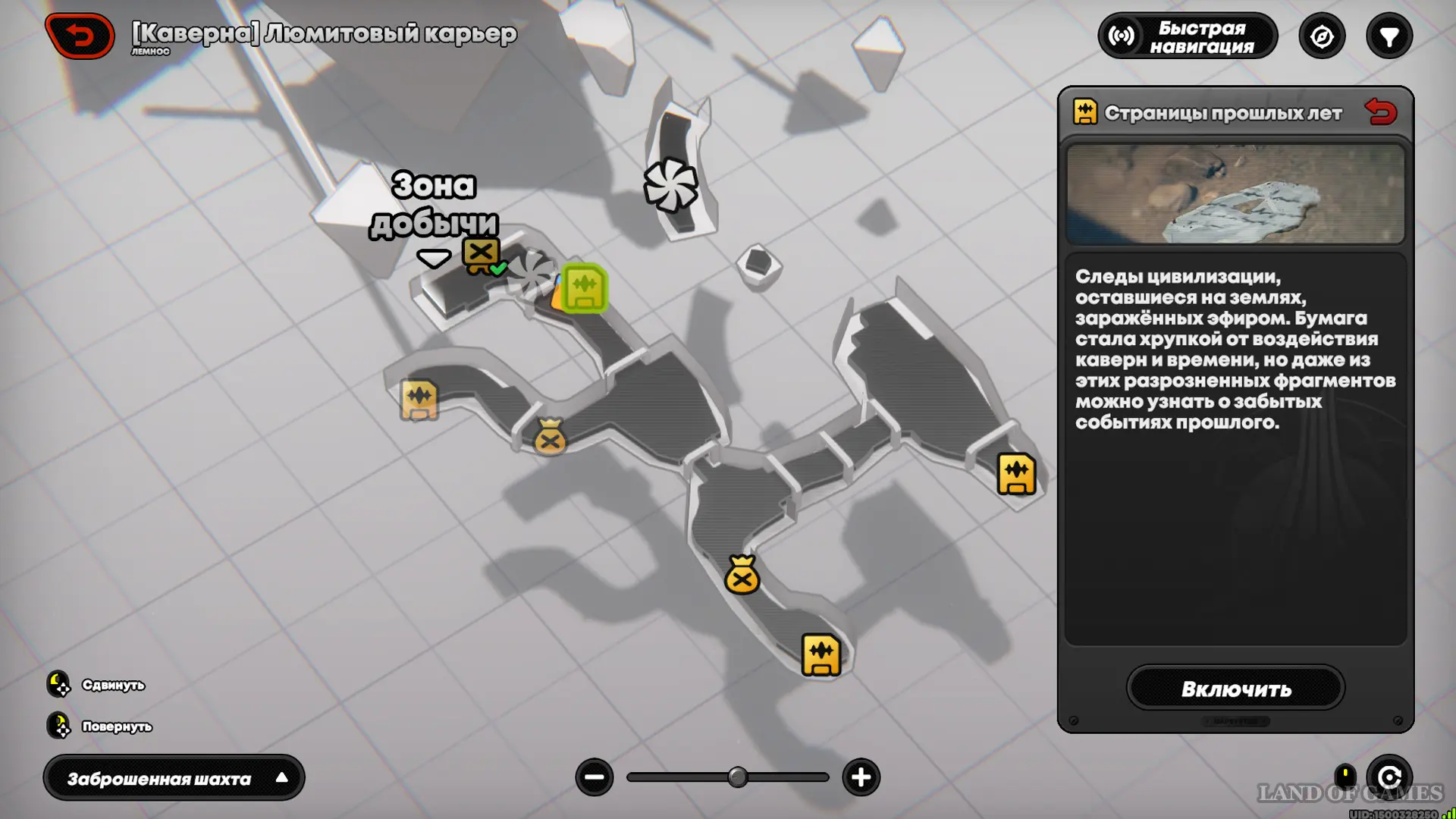The image size is (1456, 819).
Task: View the page preview image thumbnail
Action: (1235, 194)
